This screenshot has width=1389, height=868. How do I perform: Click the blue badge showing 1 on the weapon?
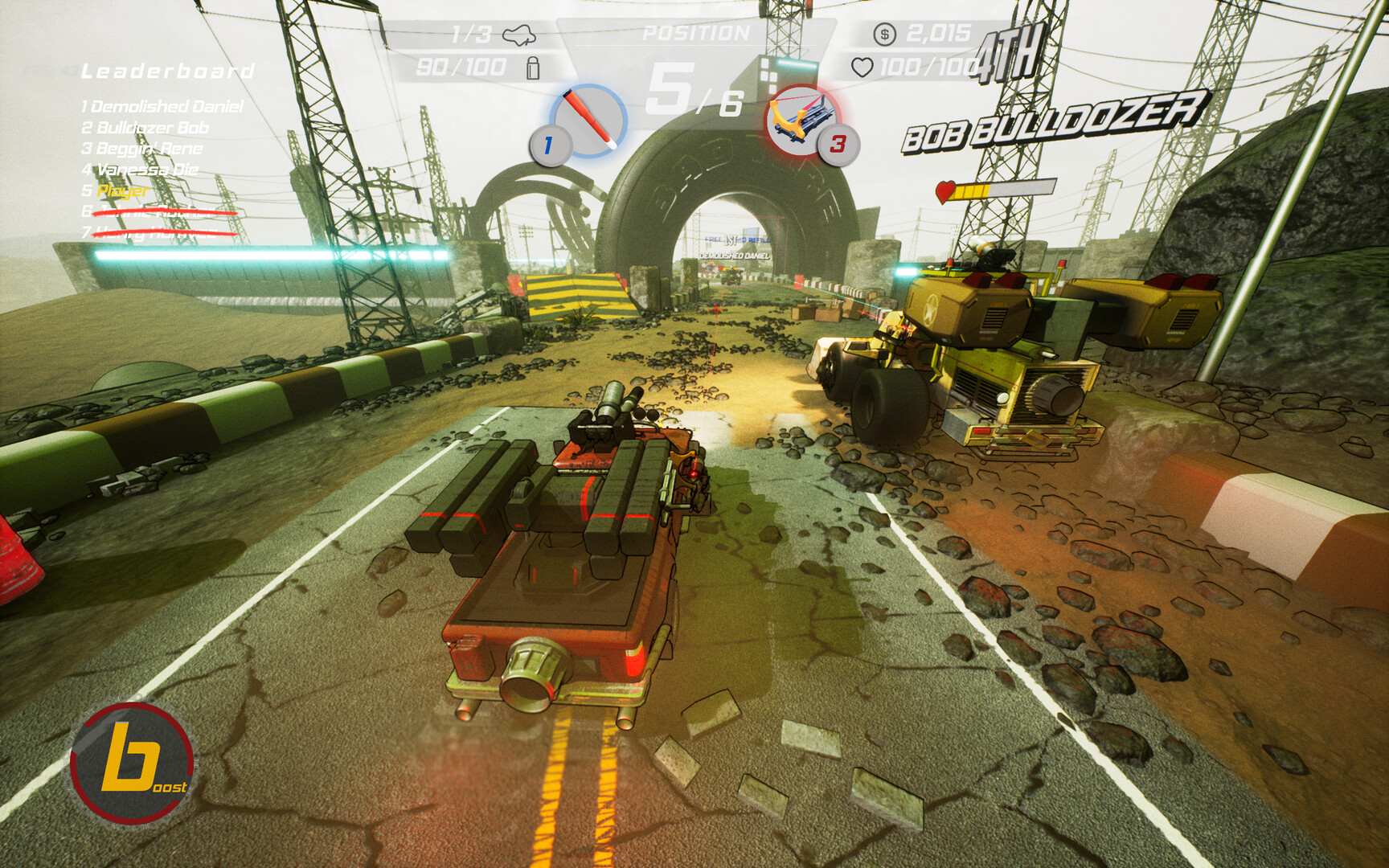pos(548,145)
